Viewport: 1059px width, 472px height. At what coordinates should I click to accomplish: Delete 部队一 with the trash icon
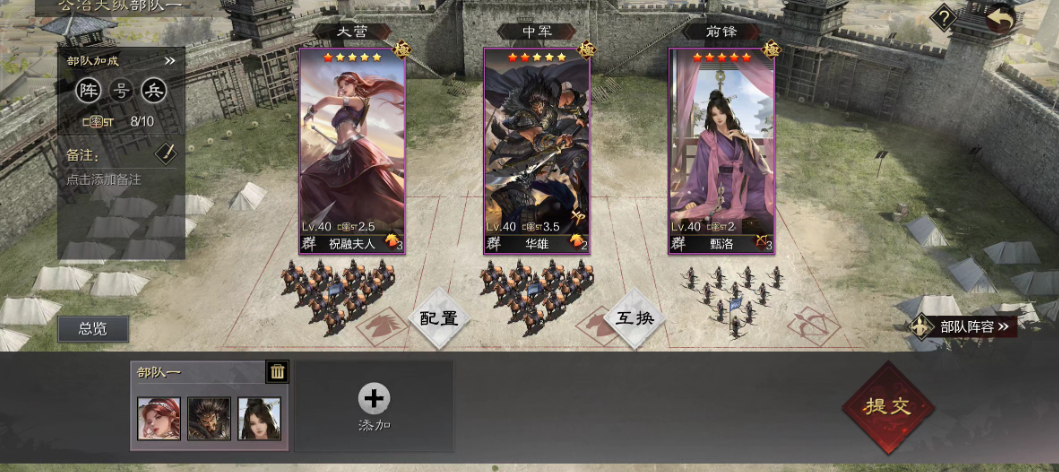(x=277, y=372)
